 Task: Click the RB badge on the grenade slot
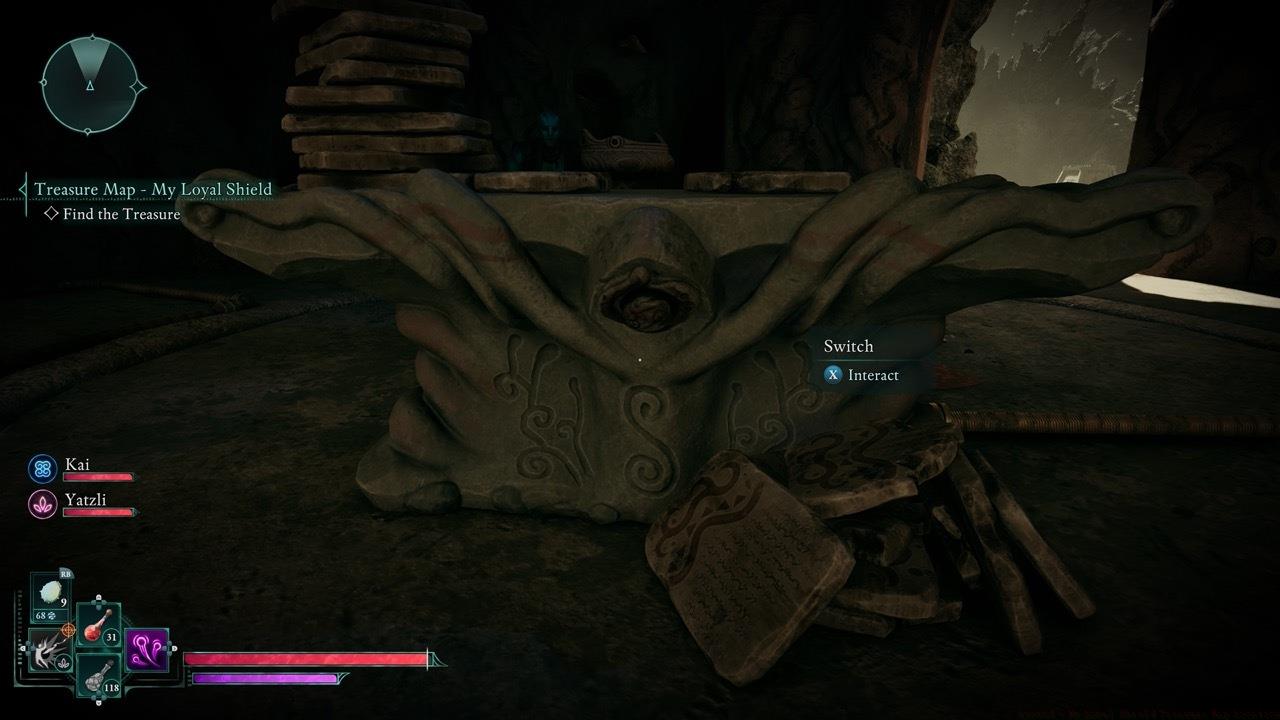point(65,574)
